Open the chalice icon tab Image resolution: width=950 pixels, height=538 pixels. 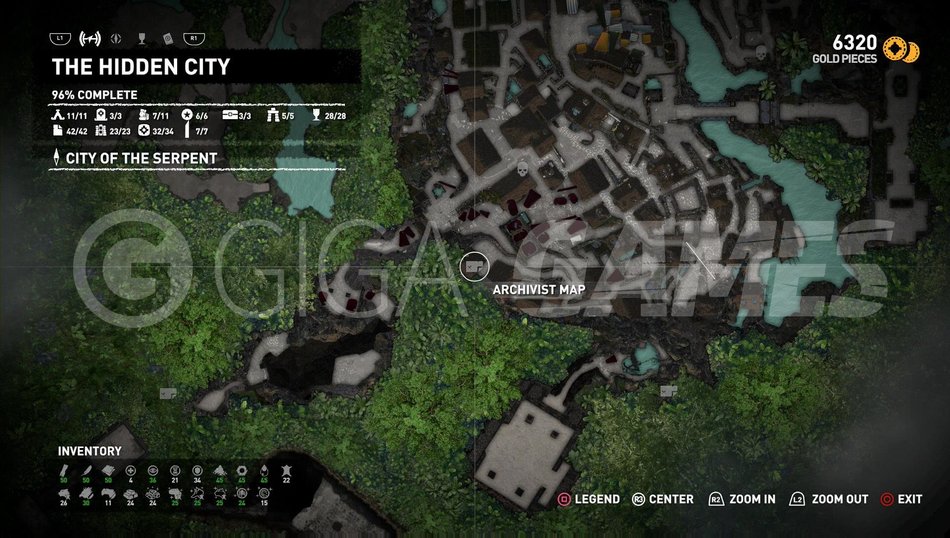coord(142,39)
